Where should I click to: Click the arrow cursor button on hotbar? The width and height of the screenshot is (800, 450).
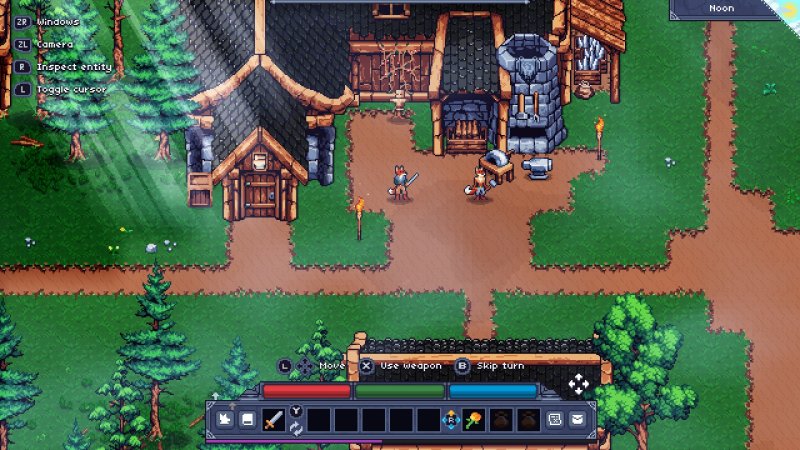click(223, 420)
